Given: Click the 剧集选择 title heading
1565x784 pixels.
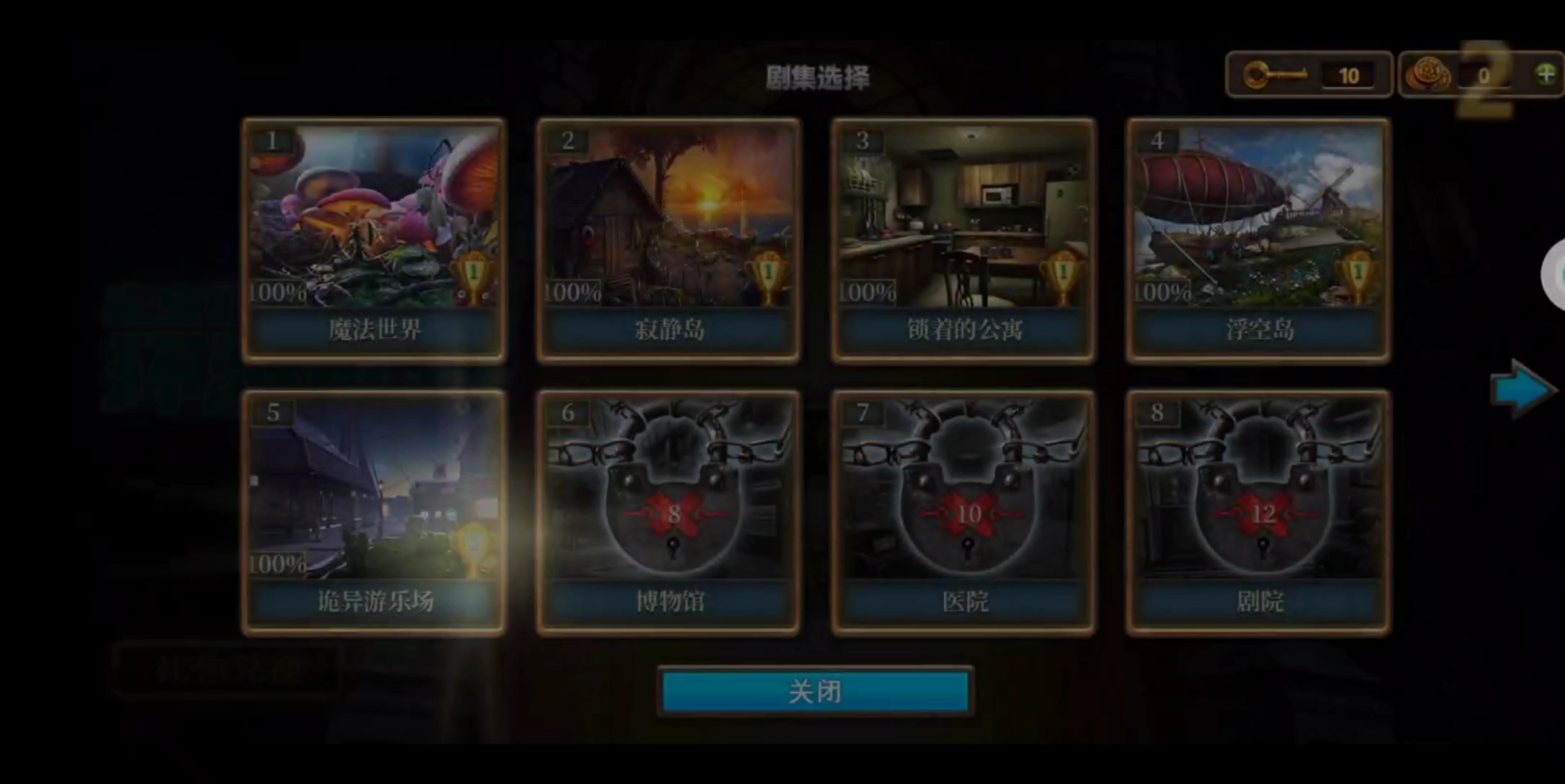Looking at the screenshot, I should [x=816, y=77].
